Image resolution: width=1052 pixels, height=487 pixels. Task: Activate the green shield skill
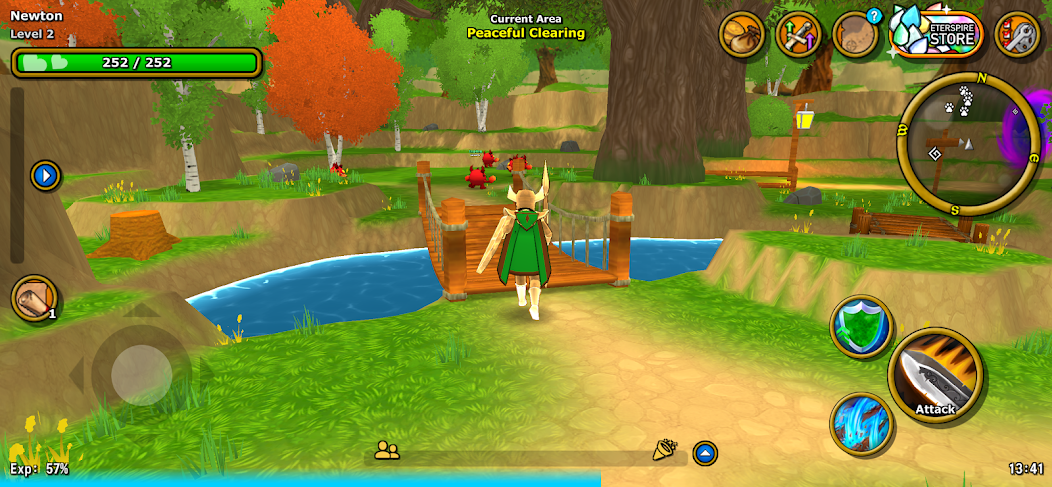(x=861, y=327)
